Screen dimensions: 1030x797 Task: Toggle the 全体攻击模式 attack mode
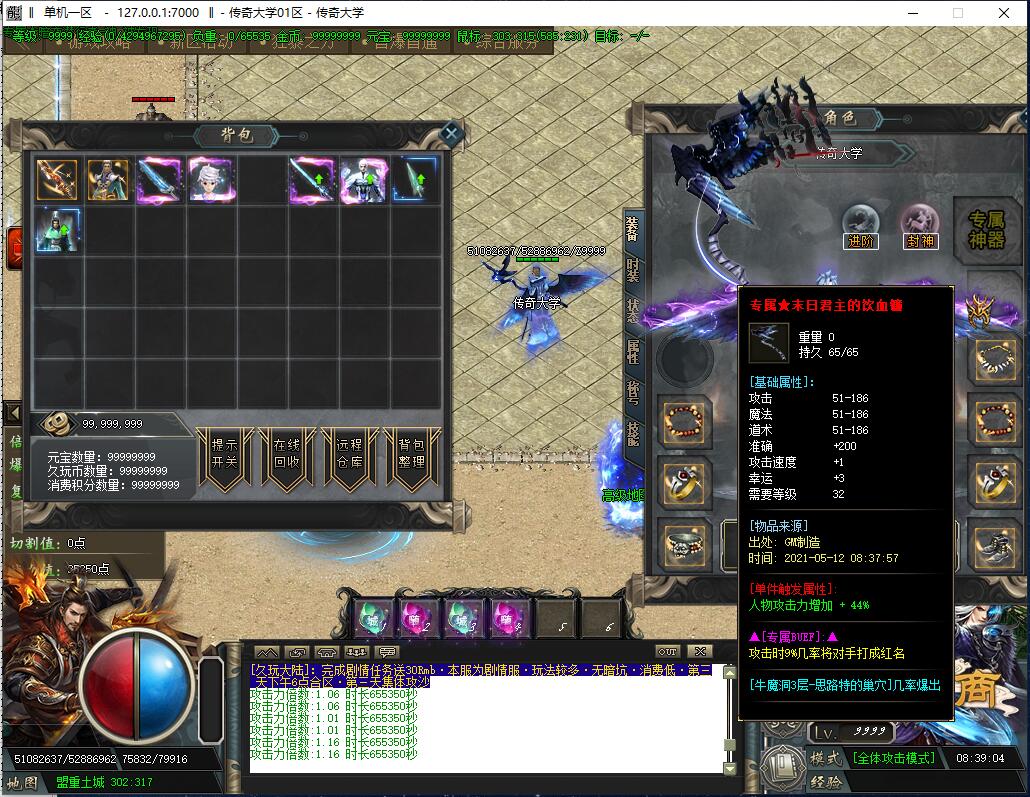[x=893, y=758]
